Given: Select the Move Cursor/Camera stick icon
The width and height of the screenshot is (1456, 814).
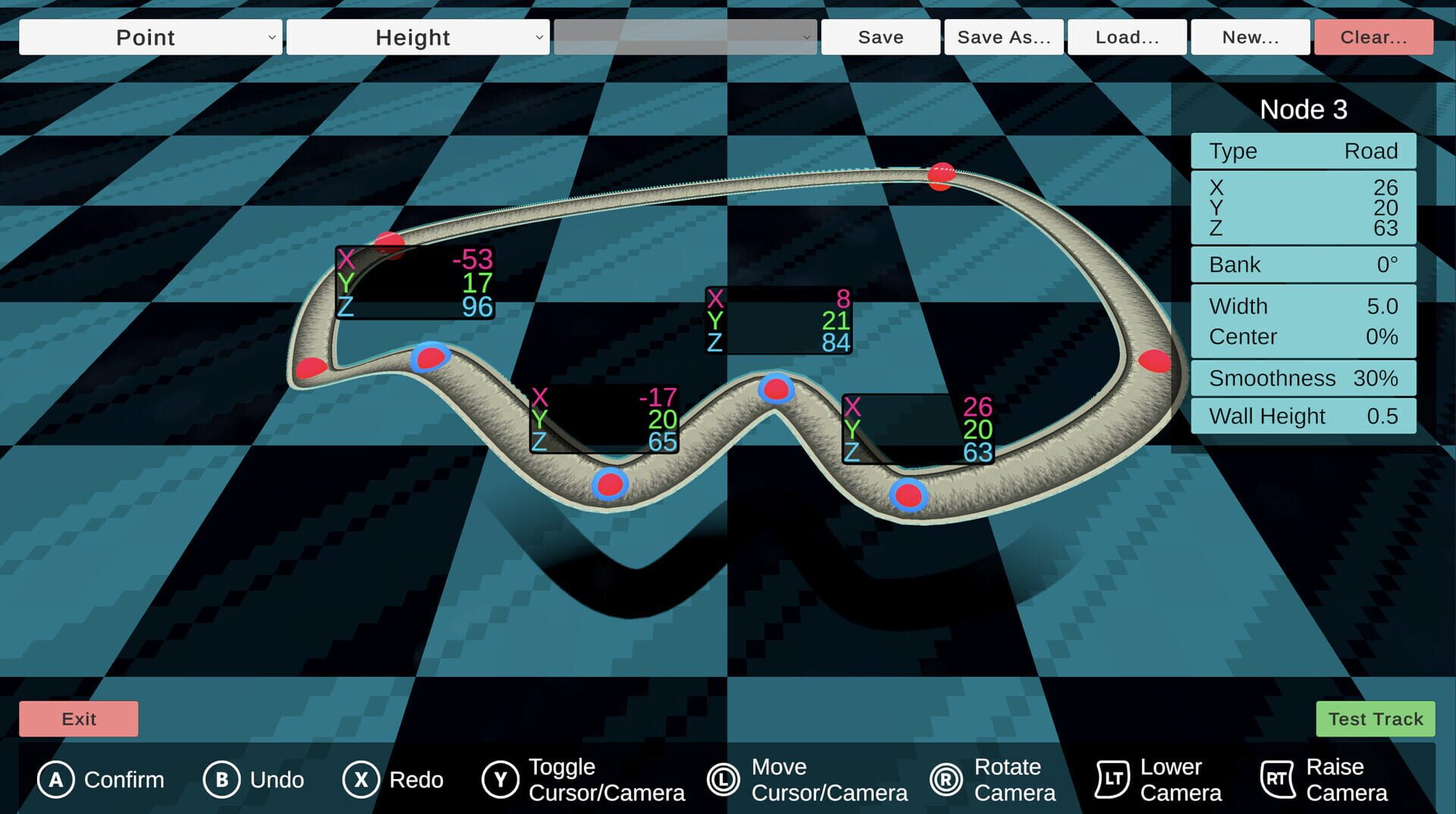Looking at the screenshot, I should coord(722,779).
